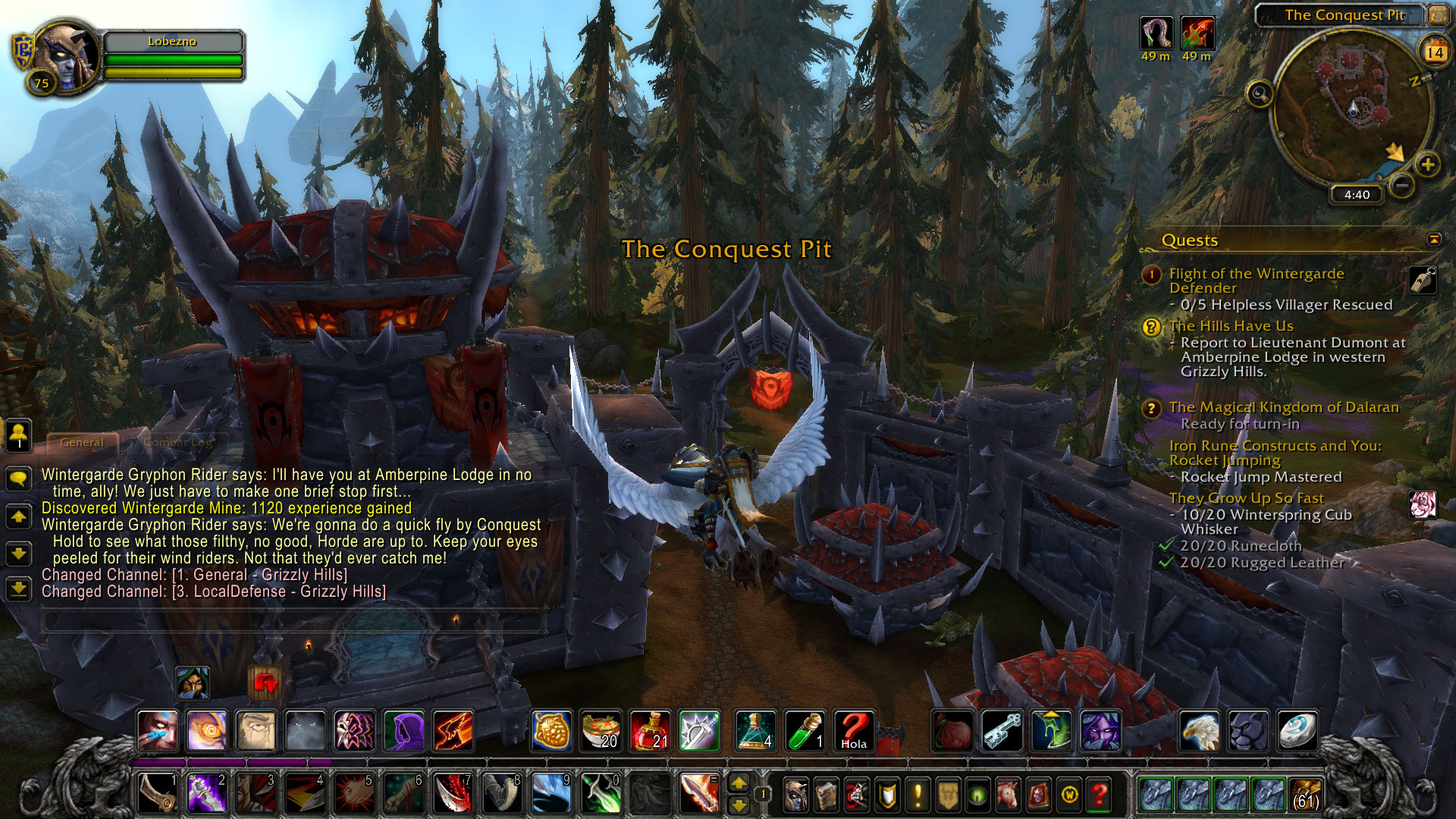The image size is (1456, 819).
Task: Zoom in the minimap with the plus button
Action: [x=1427, y=165]
